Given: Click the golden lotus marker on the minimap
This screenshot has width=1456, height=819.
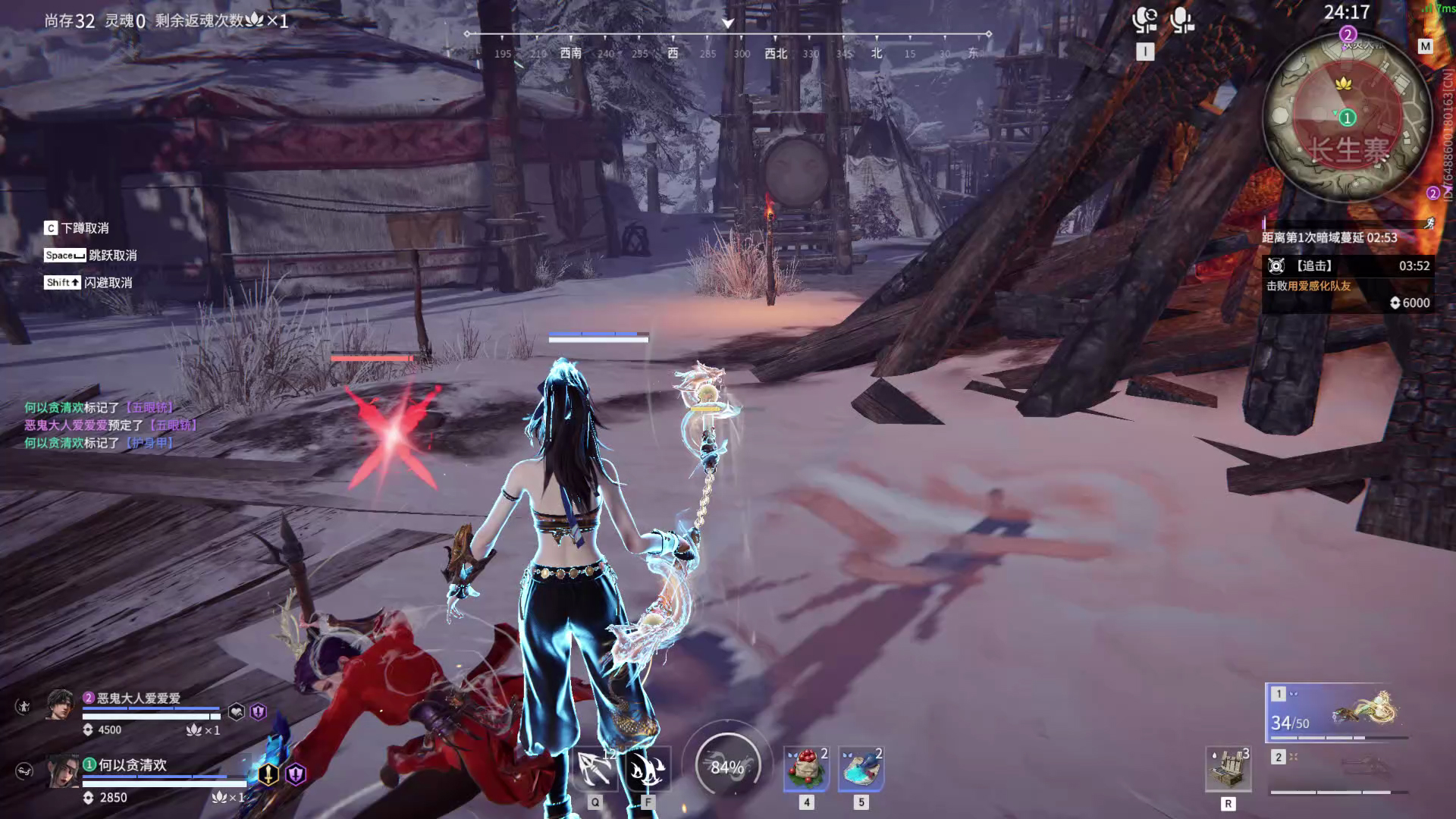Looking at the screenshot, I should click(x=1344, y=83).
